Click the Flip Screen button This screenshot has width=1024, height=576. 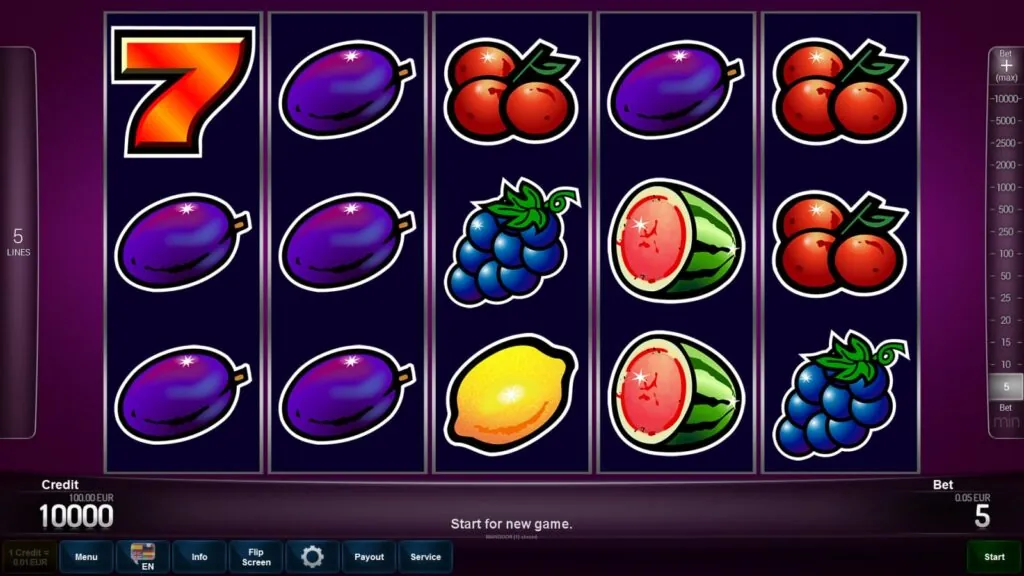[256, 557]
